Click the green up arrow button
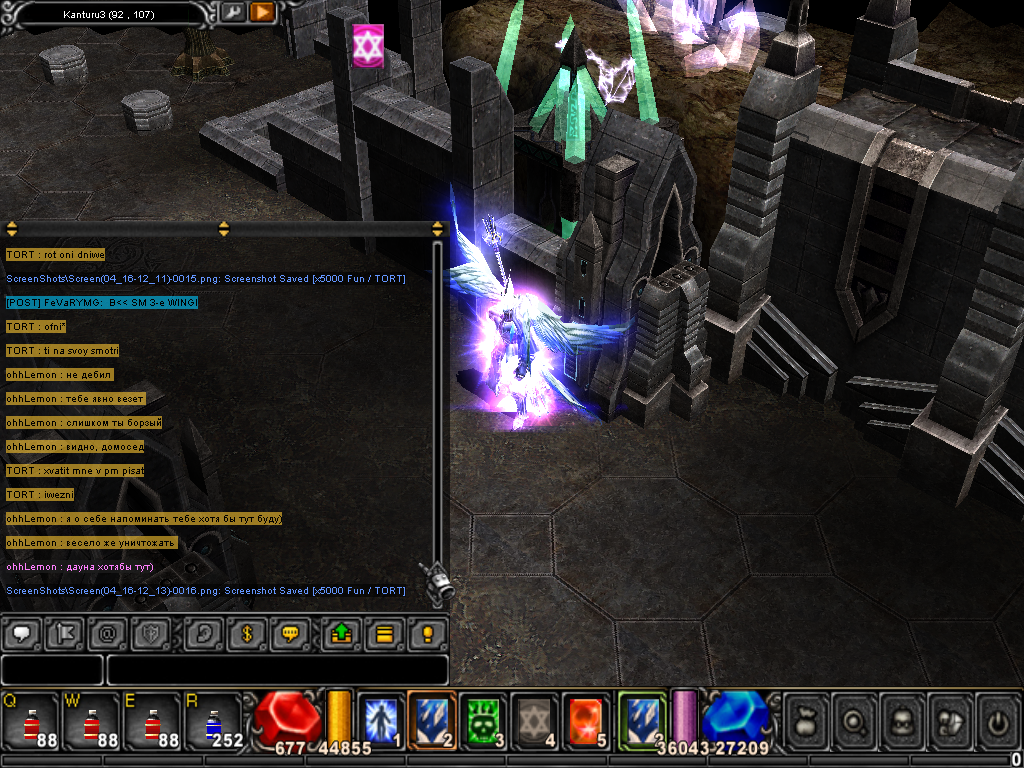The width and height of the screenshot is (1024, 768). click(341, 633)
